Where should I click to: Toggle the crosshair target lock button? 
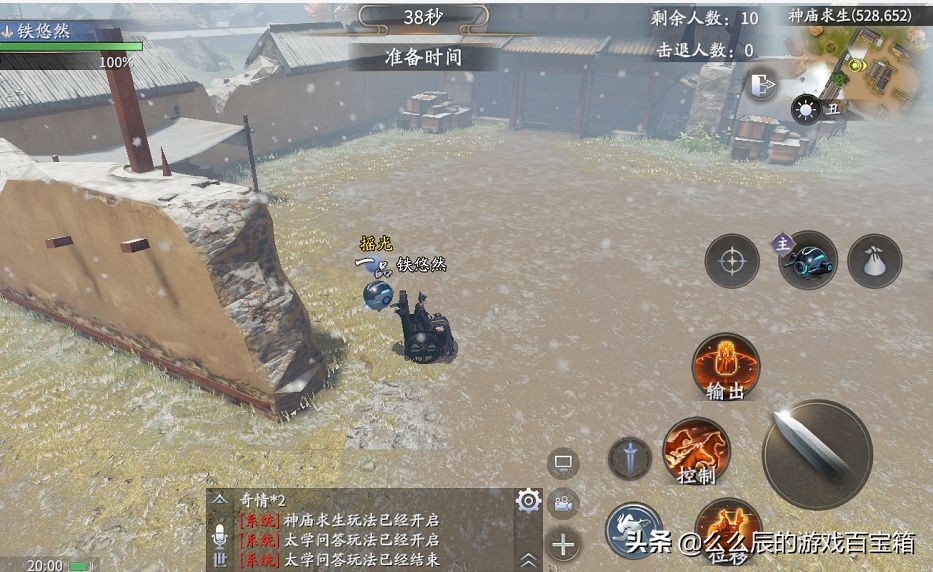point(732,261)
